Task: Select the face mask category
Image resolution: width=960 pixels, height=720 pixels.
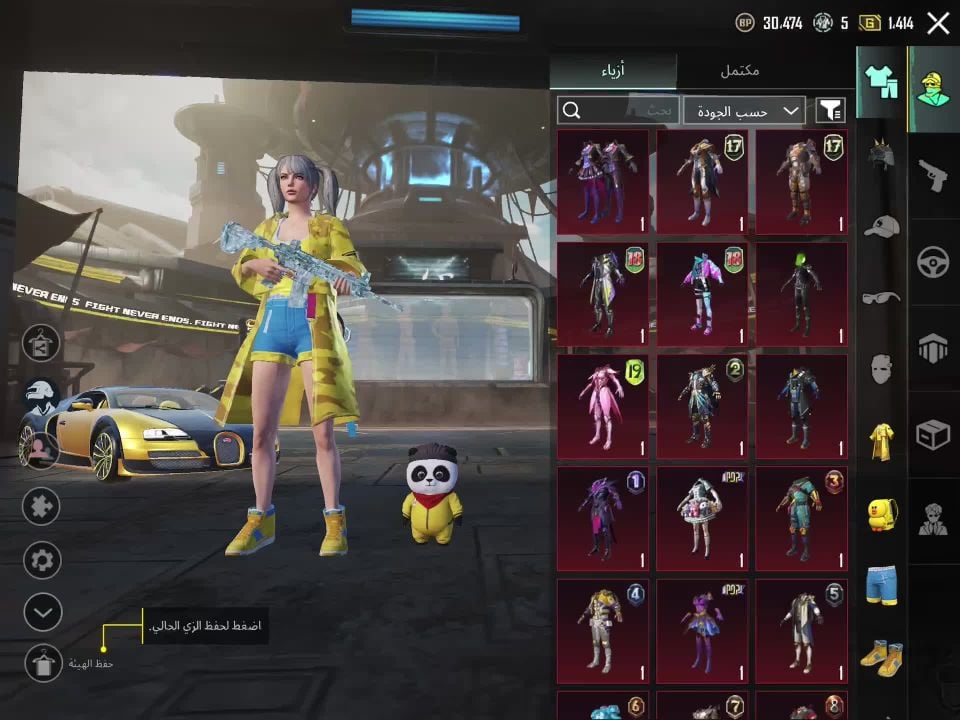Action: click(881, 369)
